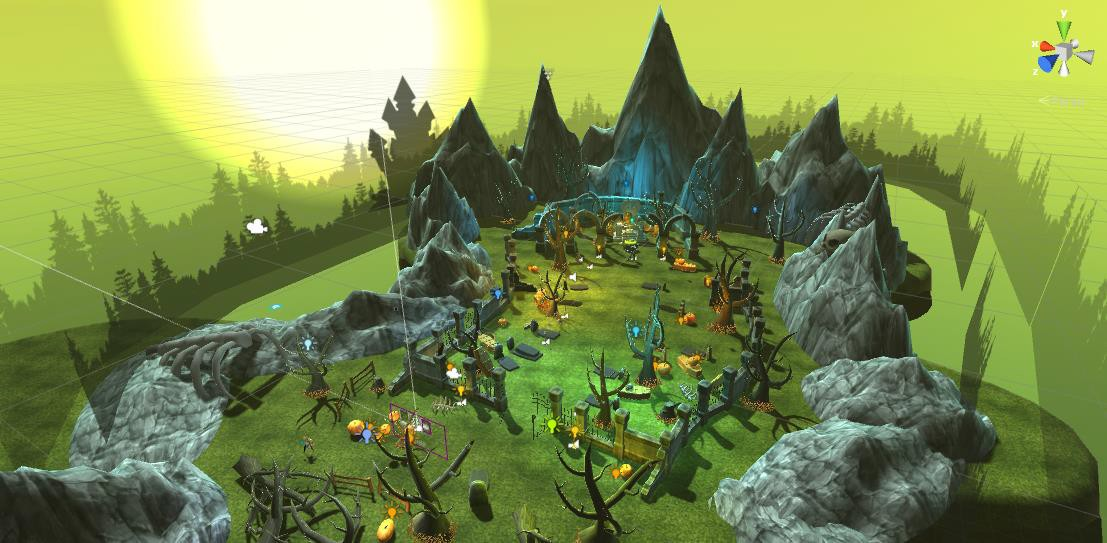The height and width of the screenshot is (543, 1107).
Task: Click the green Y-axis cone on the gizmo
Action: click(x=1064, y=28)
